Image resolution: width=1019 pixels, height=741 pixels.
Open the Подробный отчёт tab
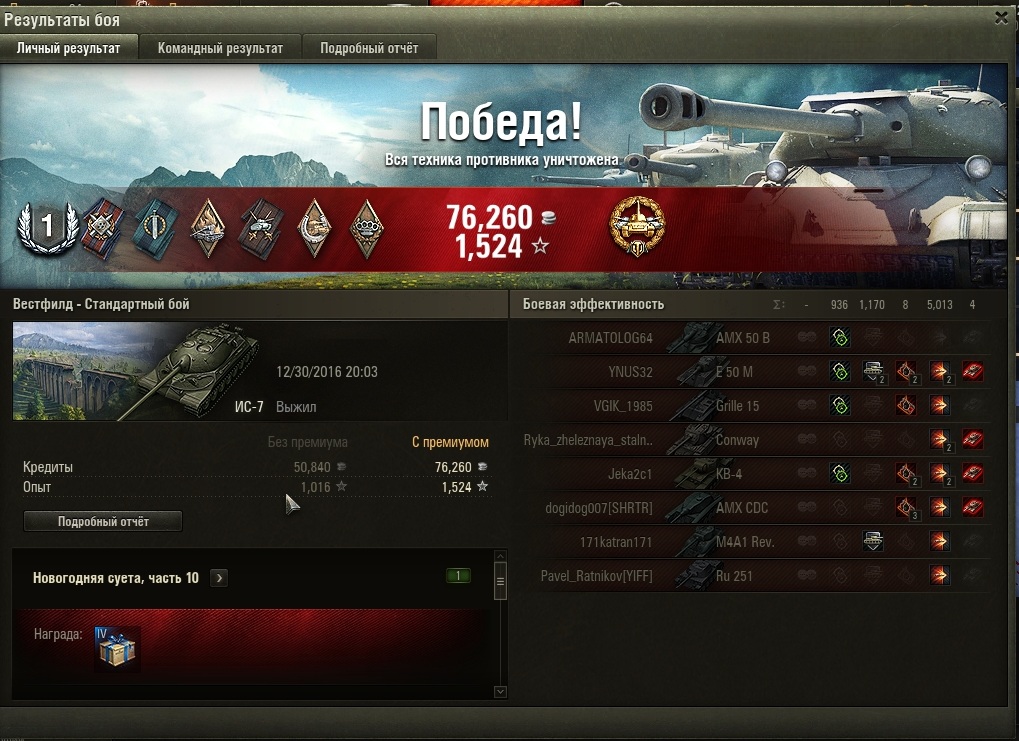369,48
